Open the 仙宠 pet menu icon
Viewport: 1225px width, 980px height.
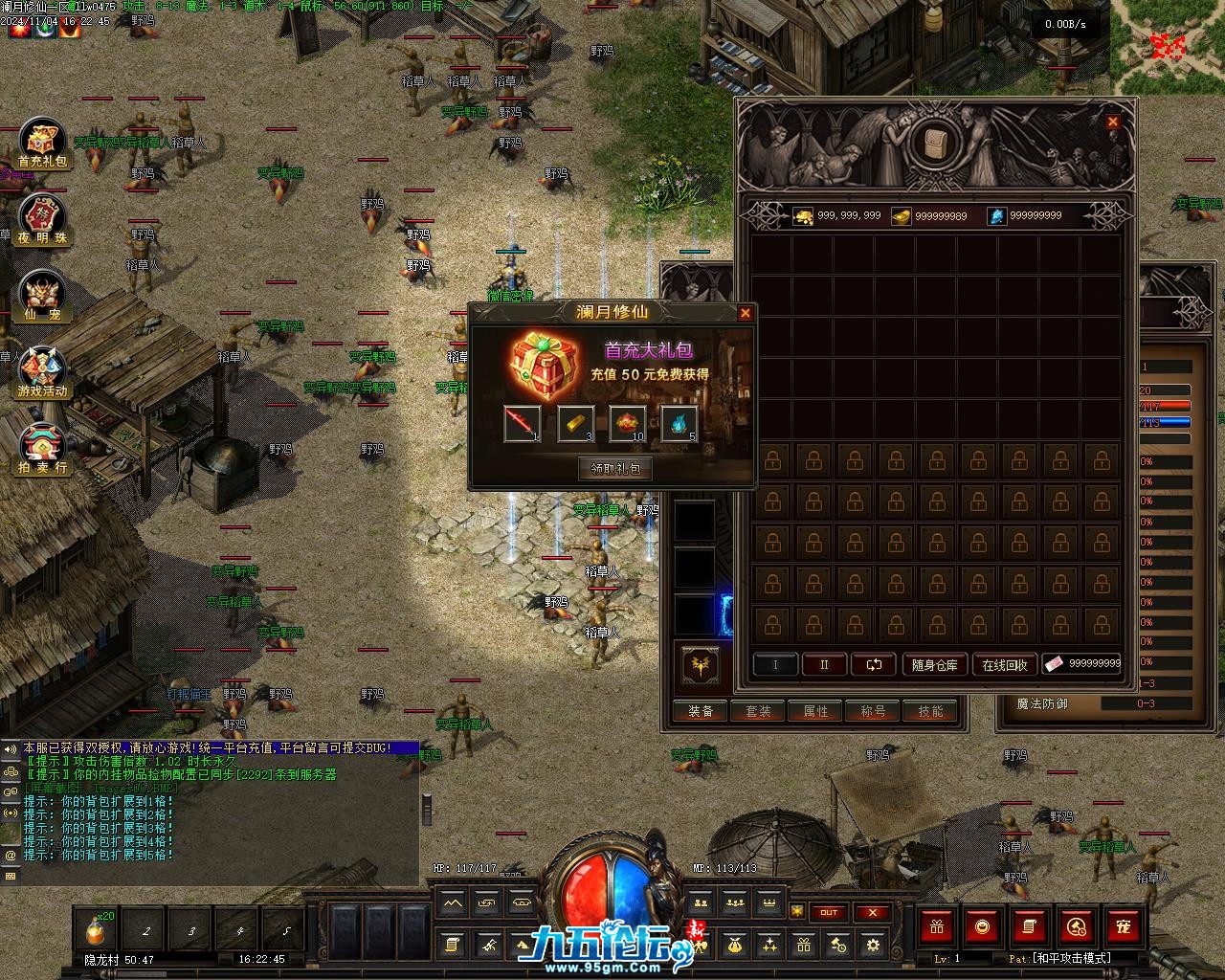(42, 297)
